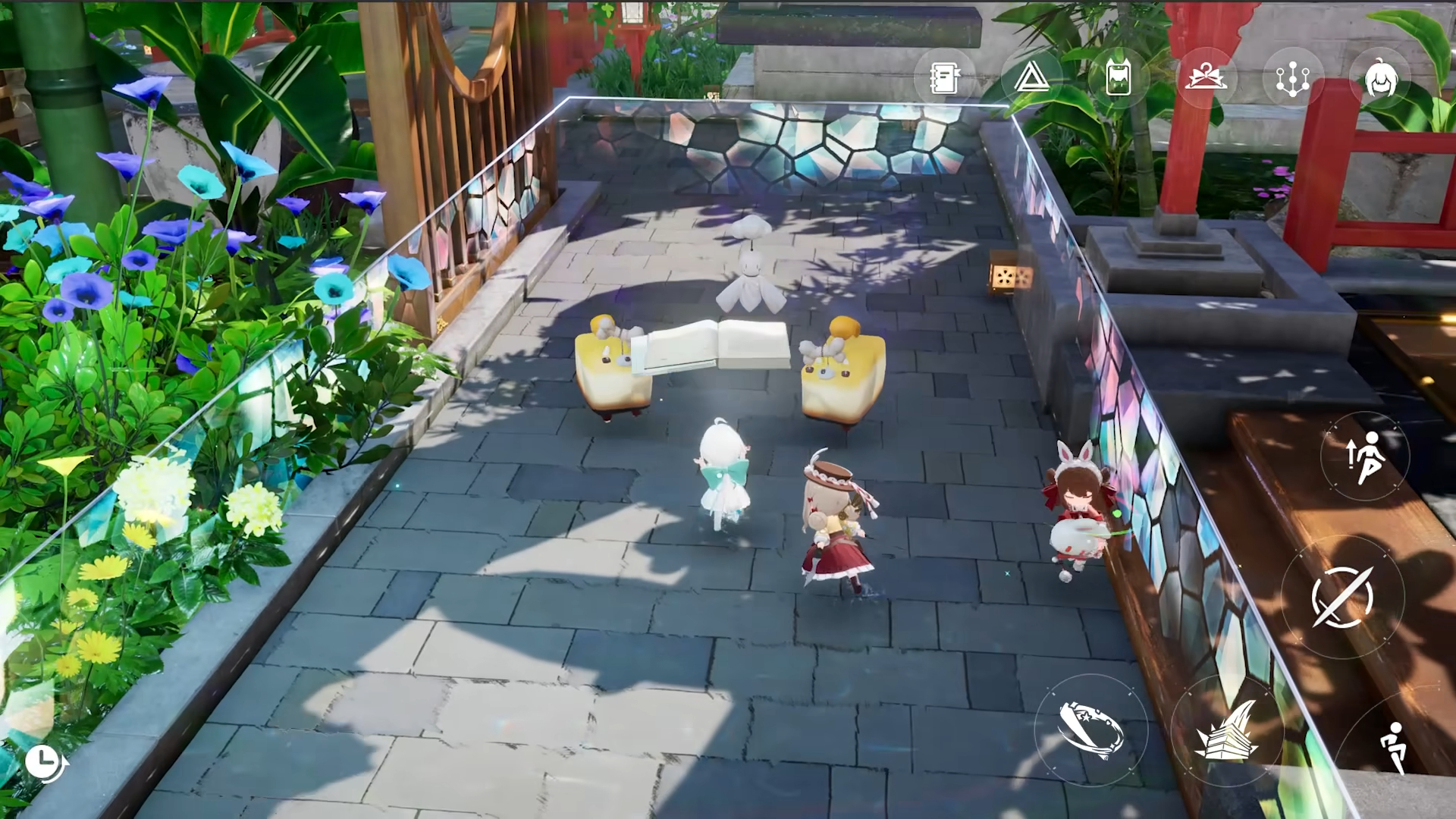Screen dimensions: 1456x819
Task: Tap the running figure sprint button
Action: [x=1394, y=747]
